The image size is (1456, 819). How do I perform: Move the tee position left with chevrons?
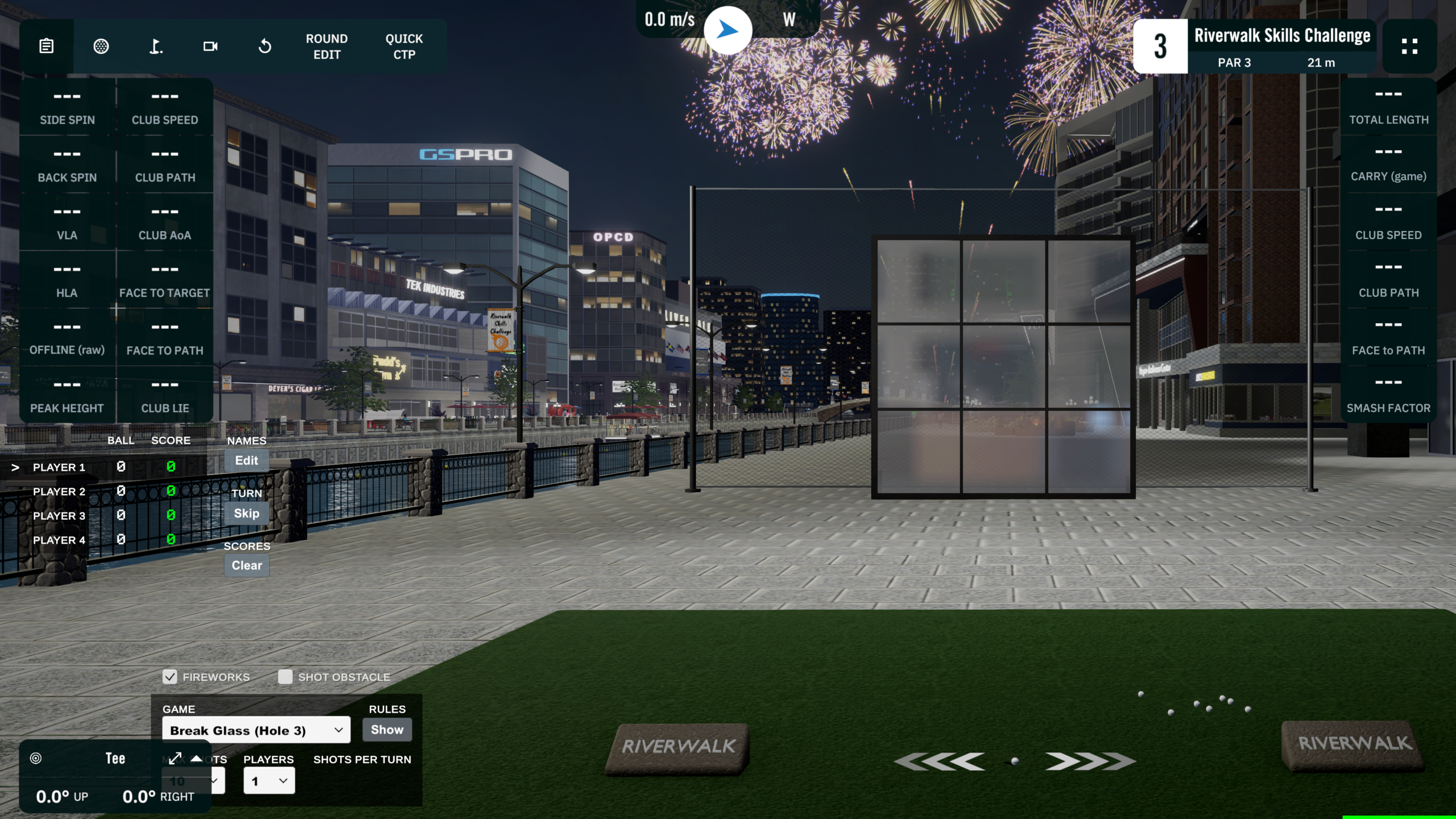940,762
